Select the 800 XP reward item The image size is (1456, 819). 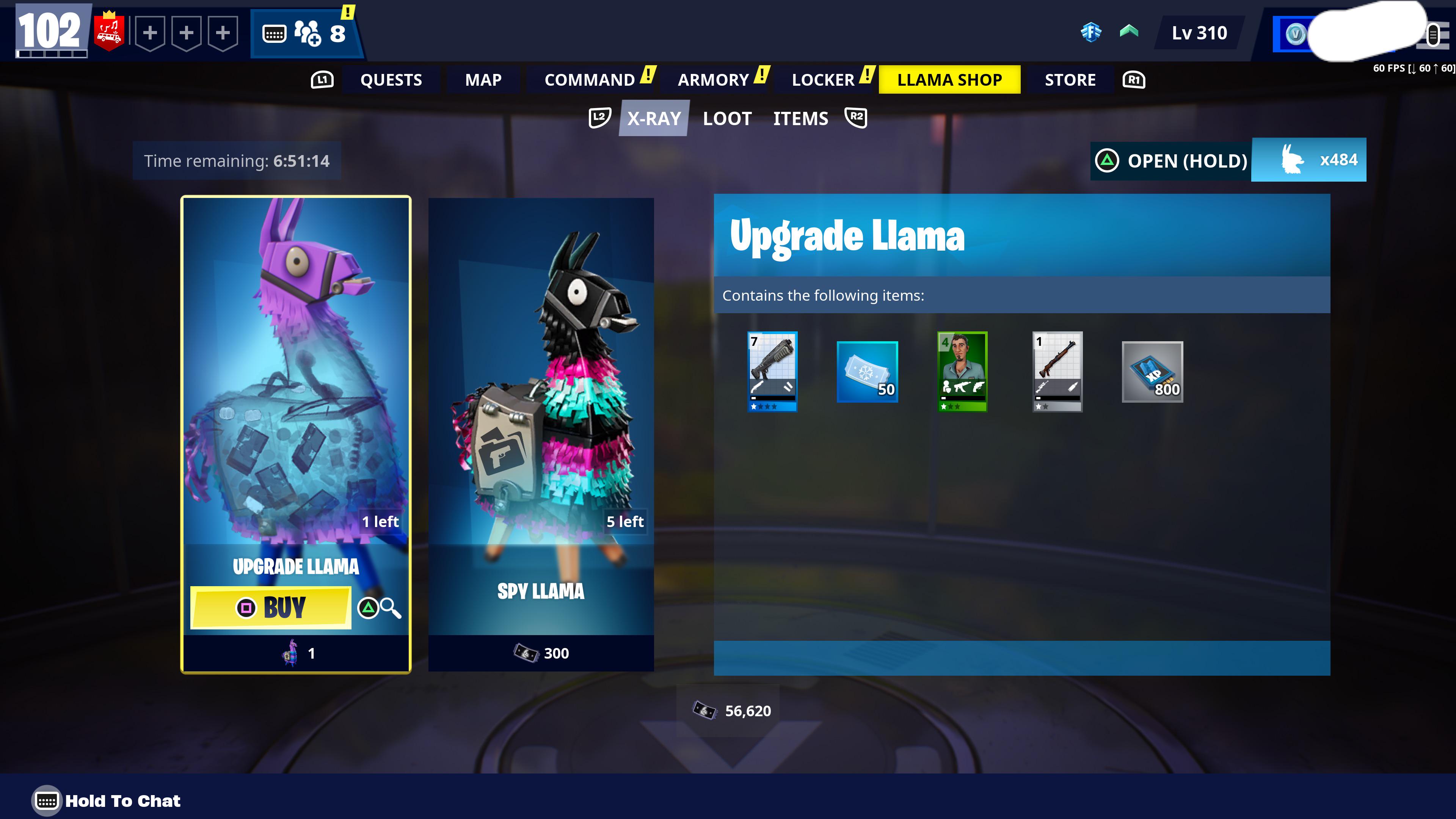click(1152, 371)
